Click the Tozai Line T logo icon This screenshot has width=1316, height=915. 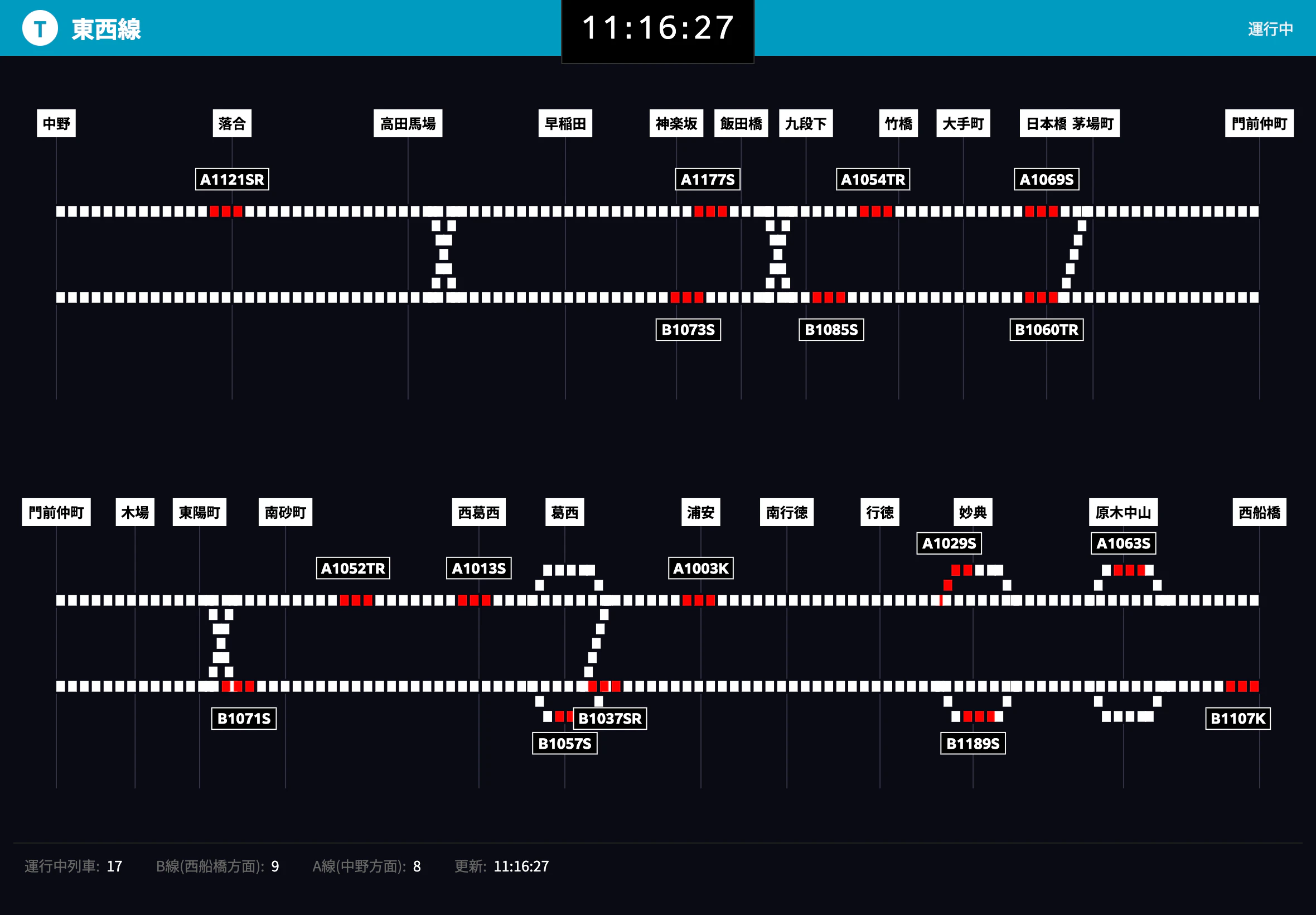coord(39,27)
